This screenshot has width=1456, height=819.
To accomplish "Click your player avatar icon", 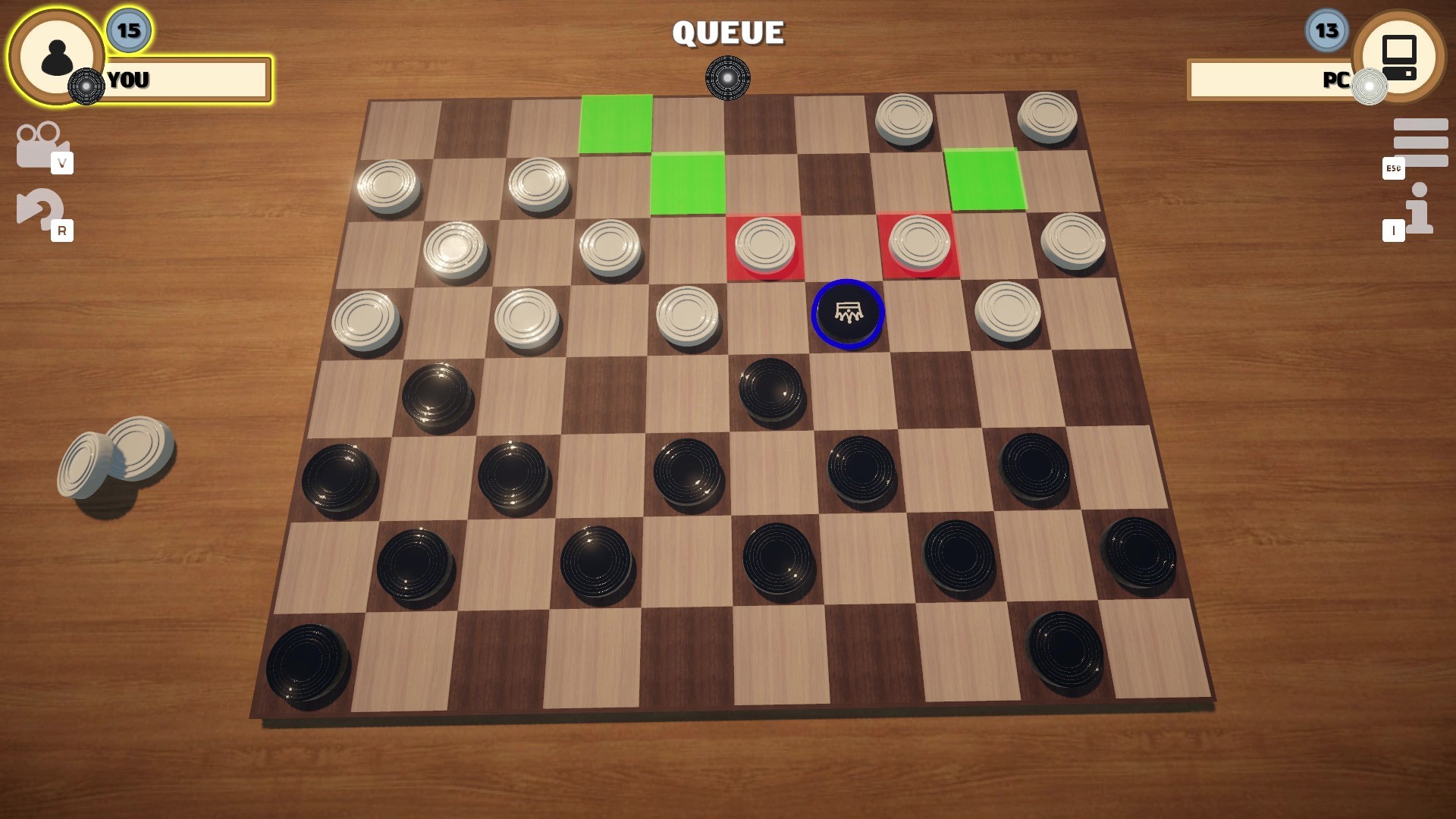I will [x=55, y=55].
